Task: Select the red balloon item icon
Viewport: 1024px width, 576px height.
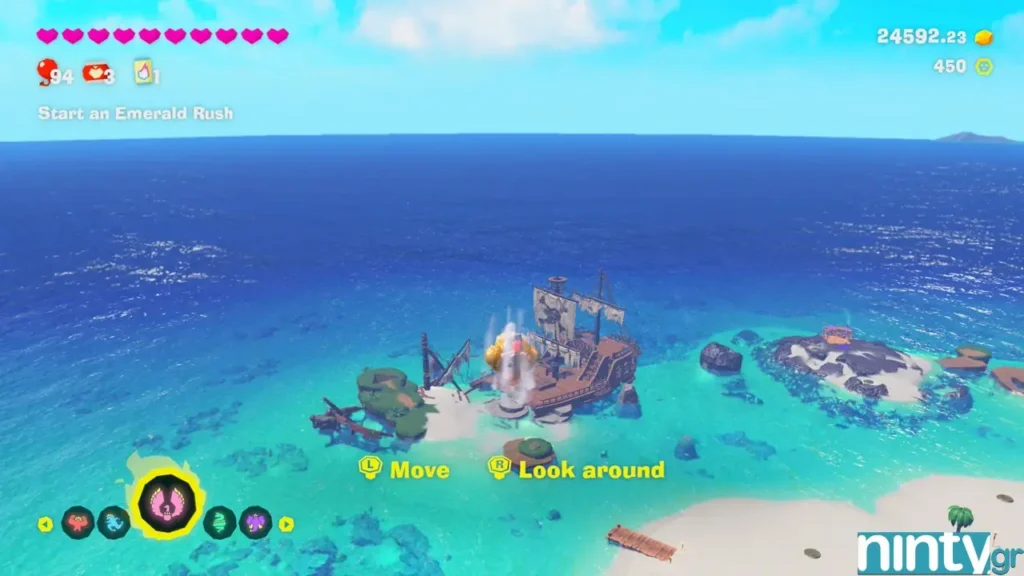Action: [x=46, y=72]
